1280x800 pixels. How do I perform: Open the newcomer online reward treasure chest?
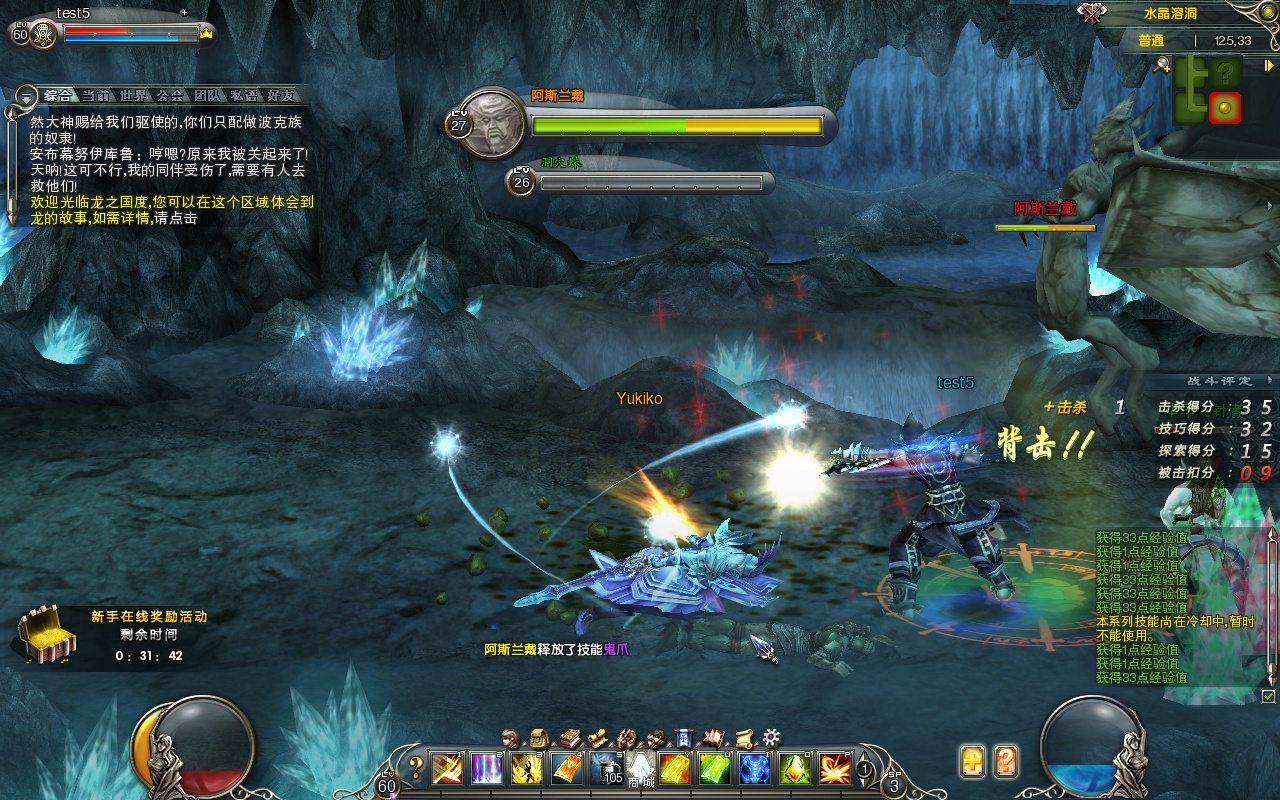point(44,633)
